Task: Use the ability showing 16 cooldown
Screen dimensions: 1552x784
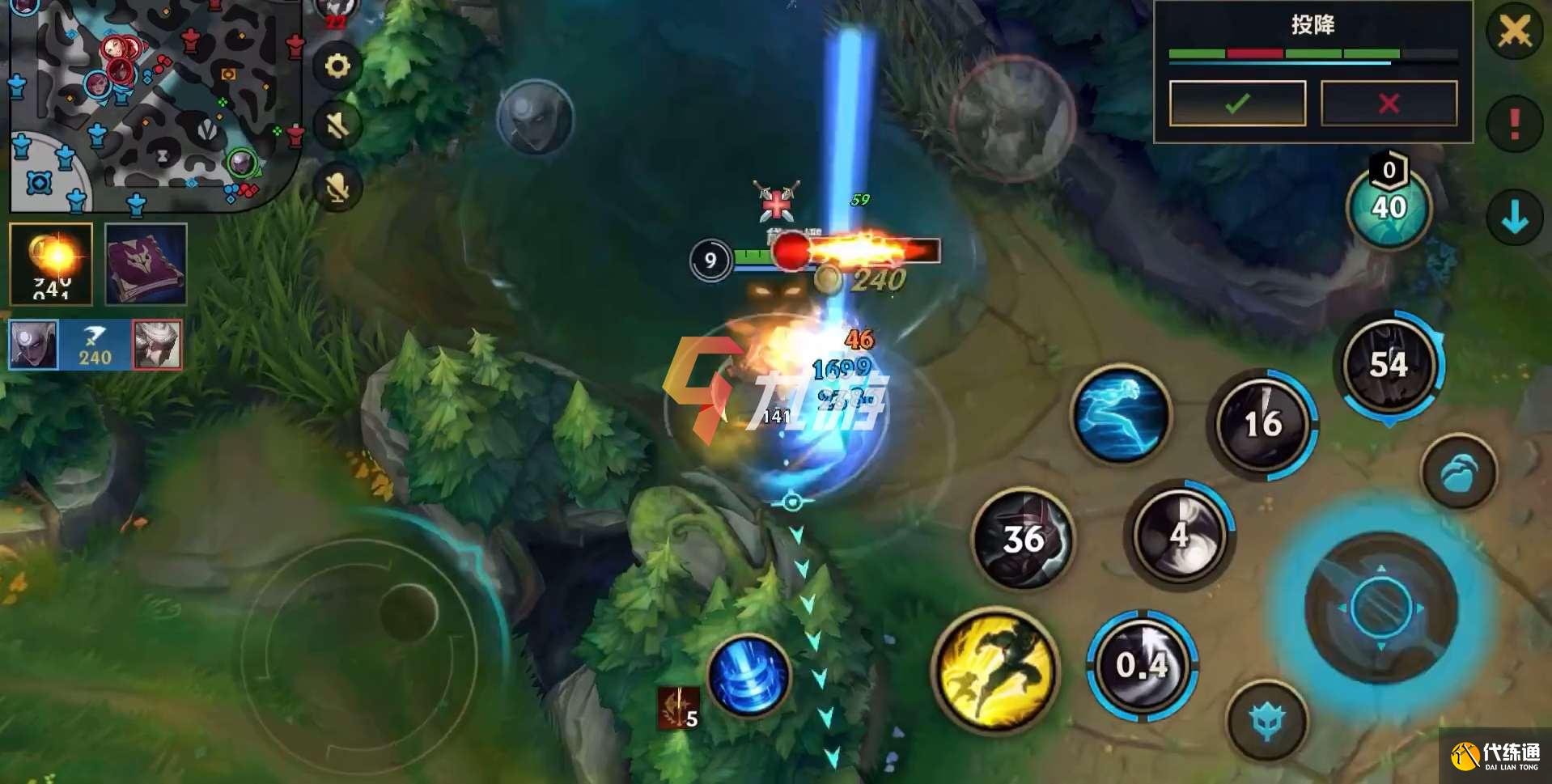Action: [1262, 424]
